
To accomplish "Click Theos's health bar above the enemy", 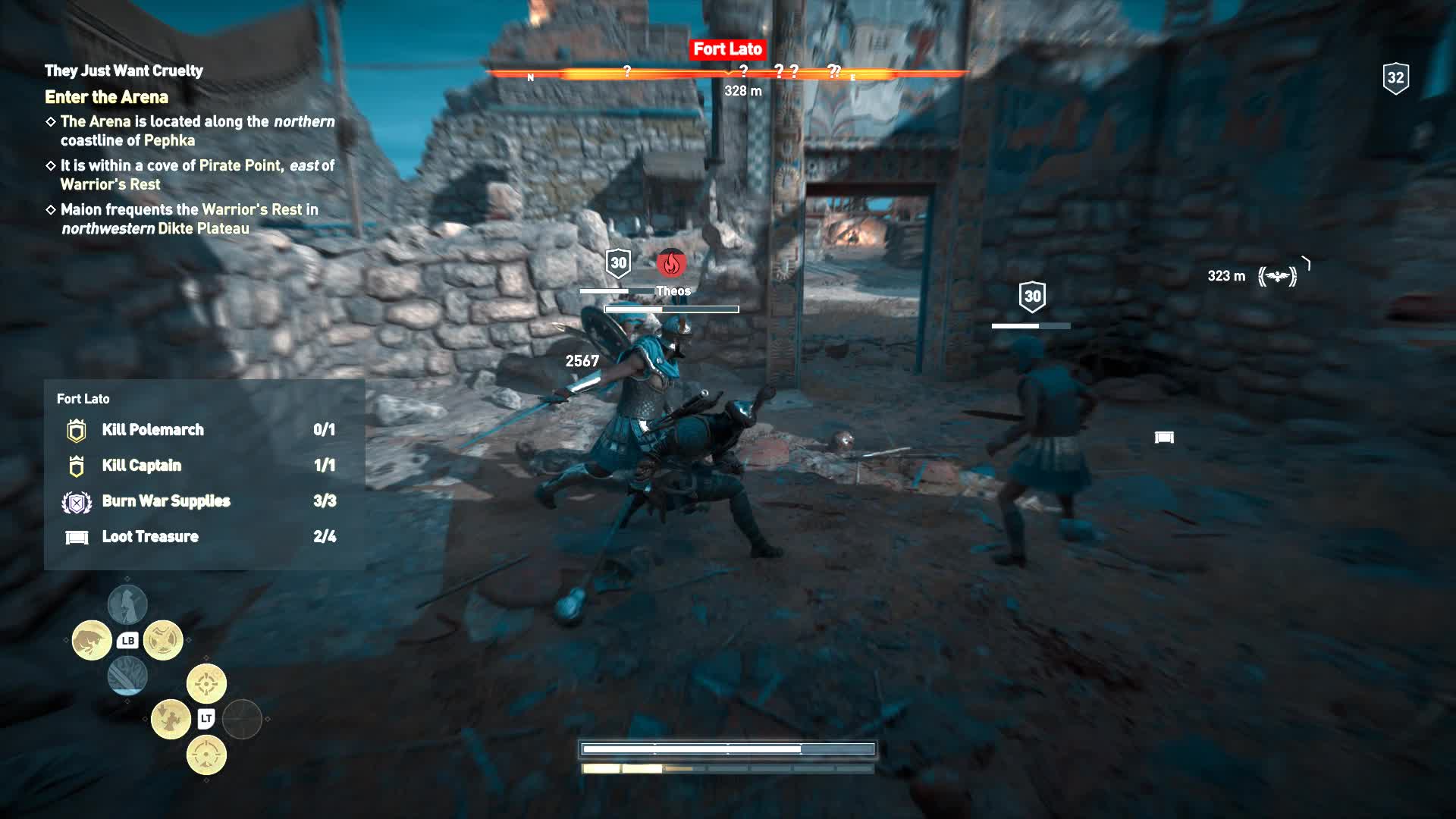I will (x=670, y=309).
